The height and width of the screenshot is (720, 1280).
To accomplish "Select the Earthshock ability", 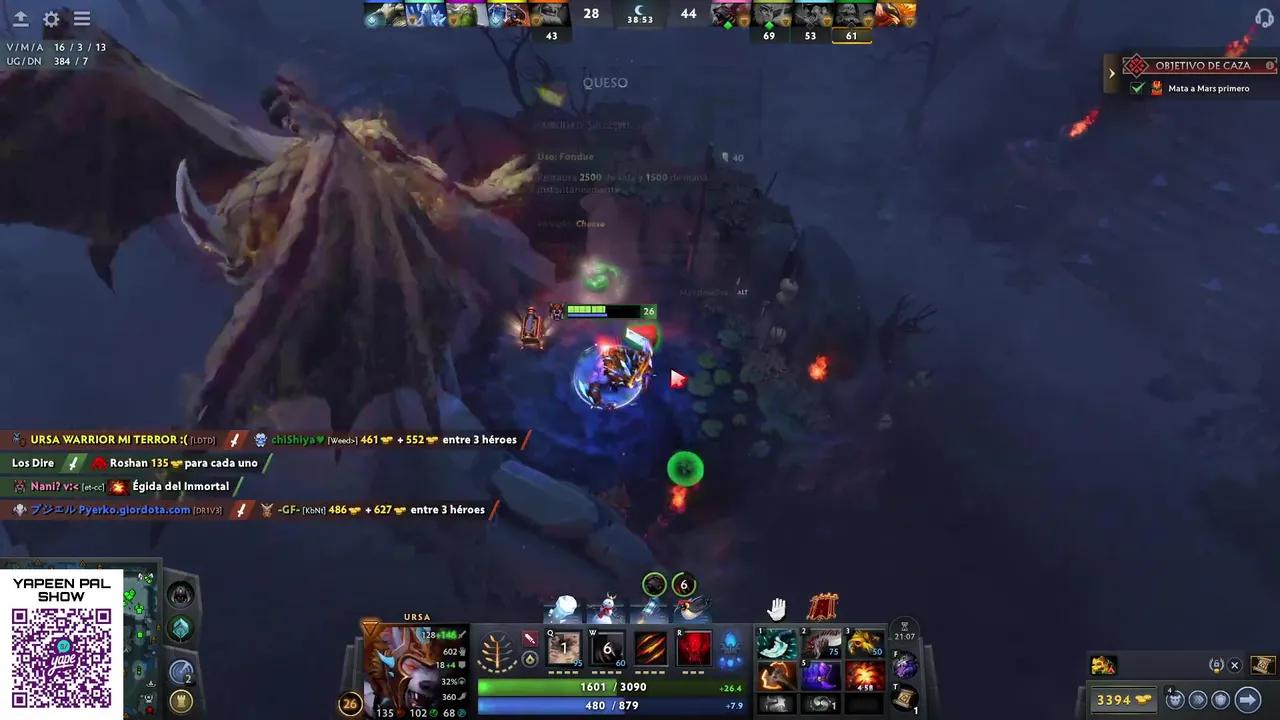I will point(563,648).
